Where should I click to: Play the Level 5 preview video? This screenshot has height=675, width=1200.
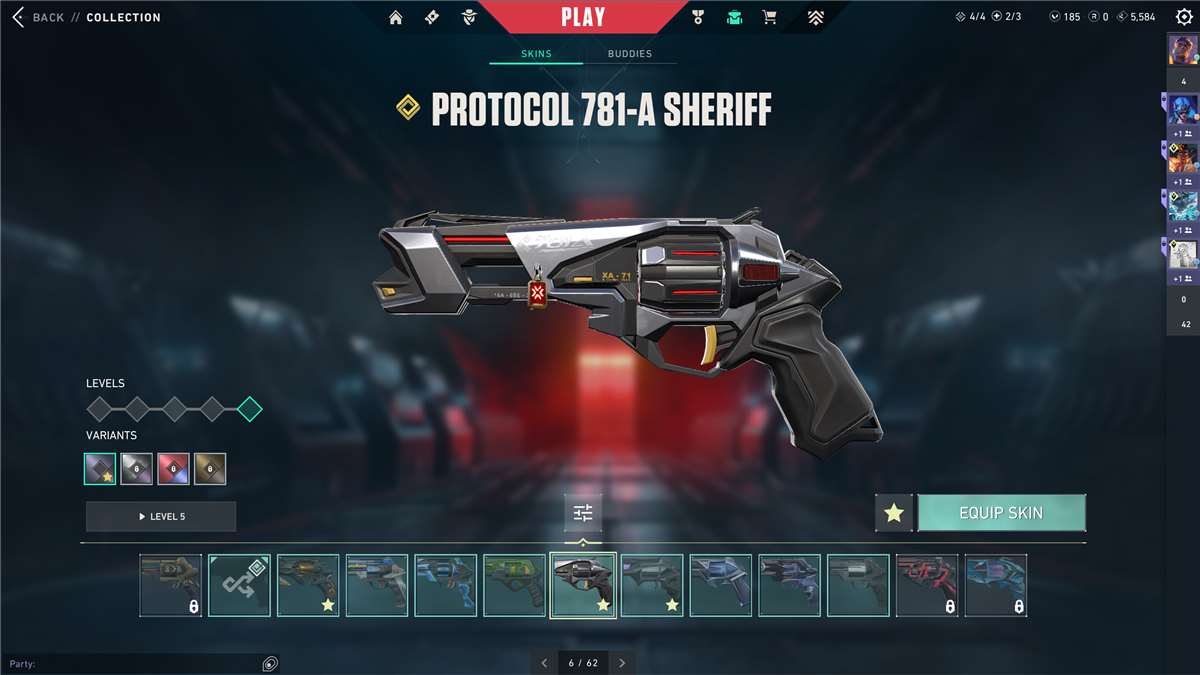click(x=161, y=516)
